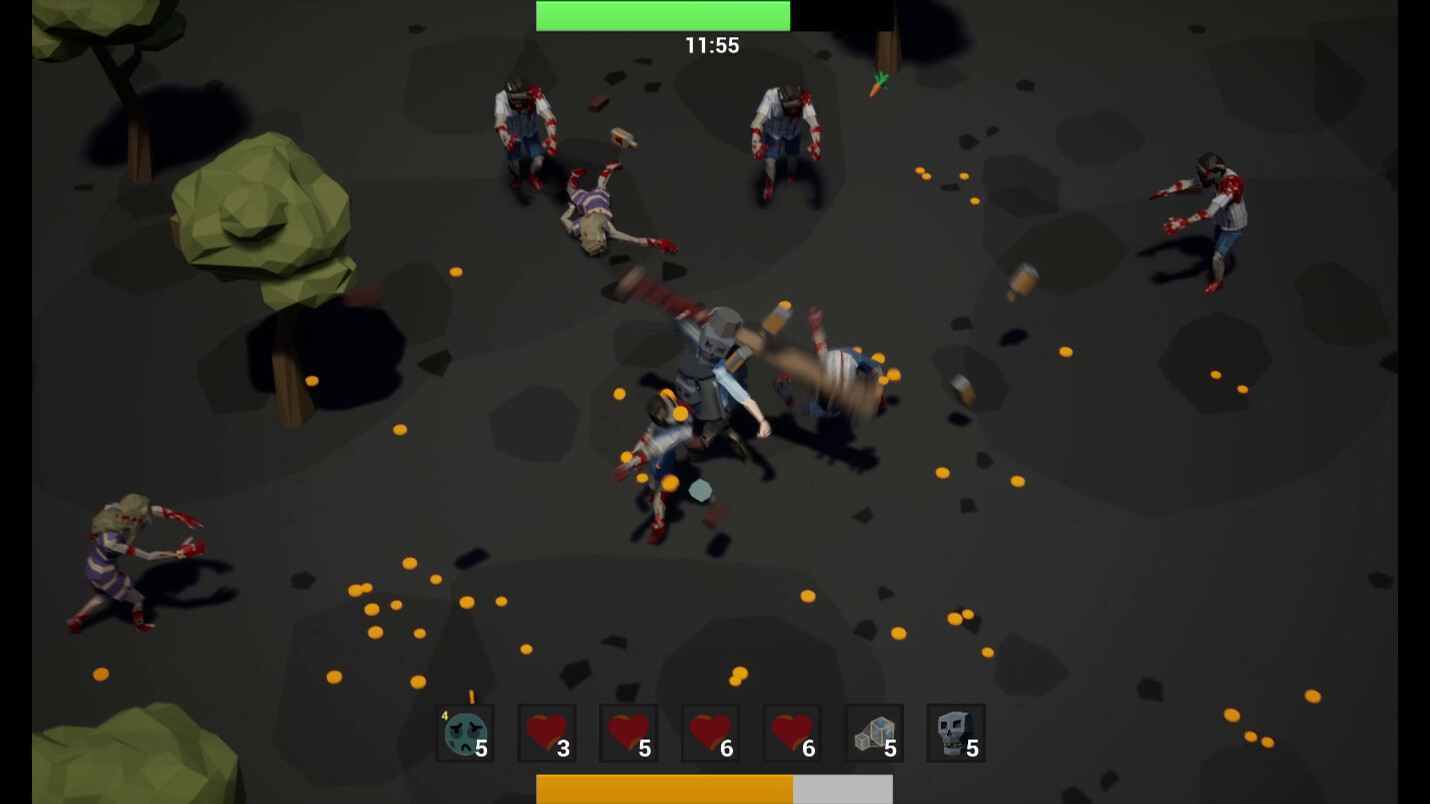Image resolution: width=1430 pixels, height=804 pixels.
Task: Select the skull HUD icon showing 5
Action: (x=956, y=733)
